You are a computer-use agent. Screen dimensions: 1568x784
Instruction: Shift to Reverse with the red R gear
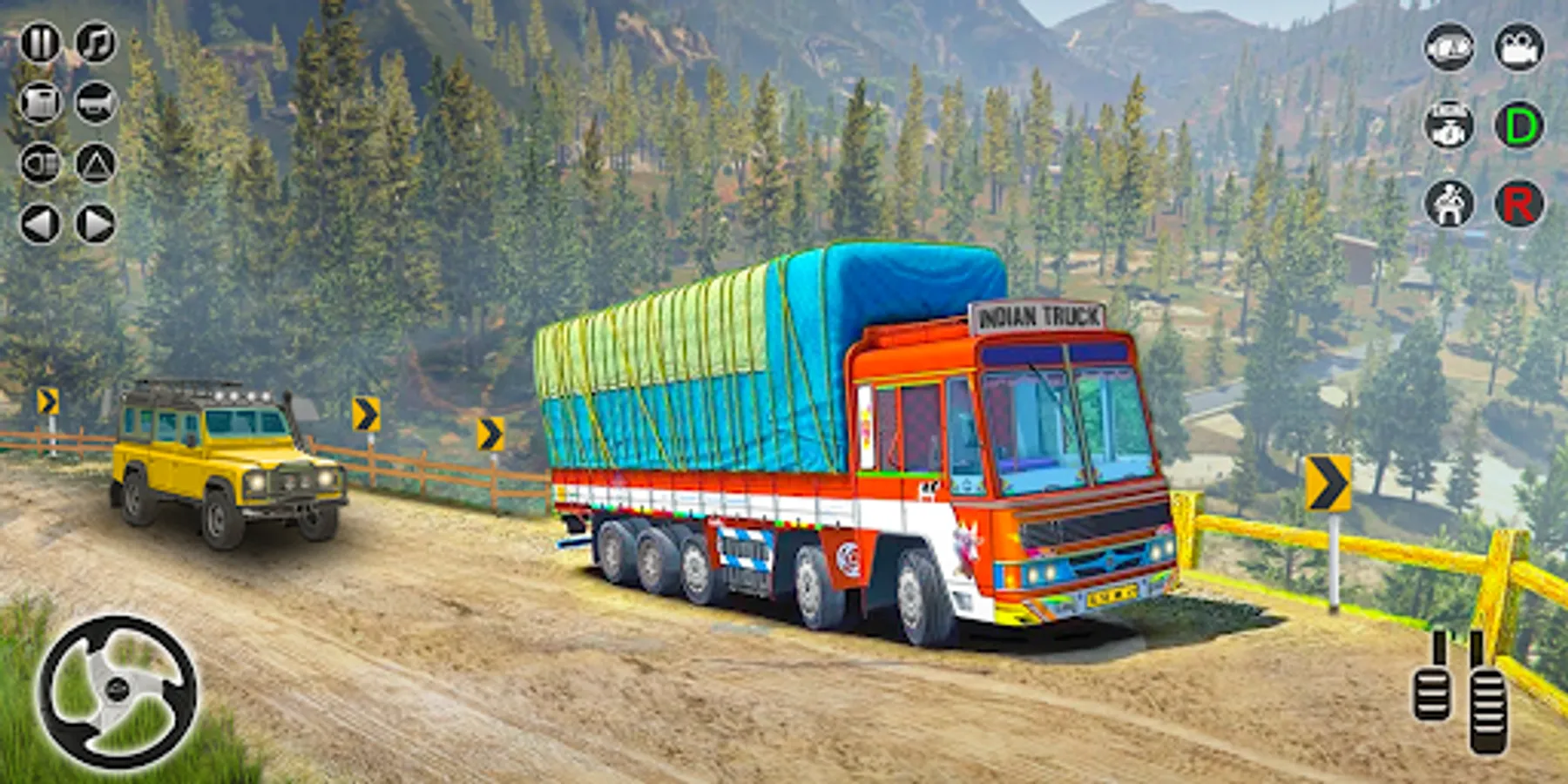[1517, 203]
